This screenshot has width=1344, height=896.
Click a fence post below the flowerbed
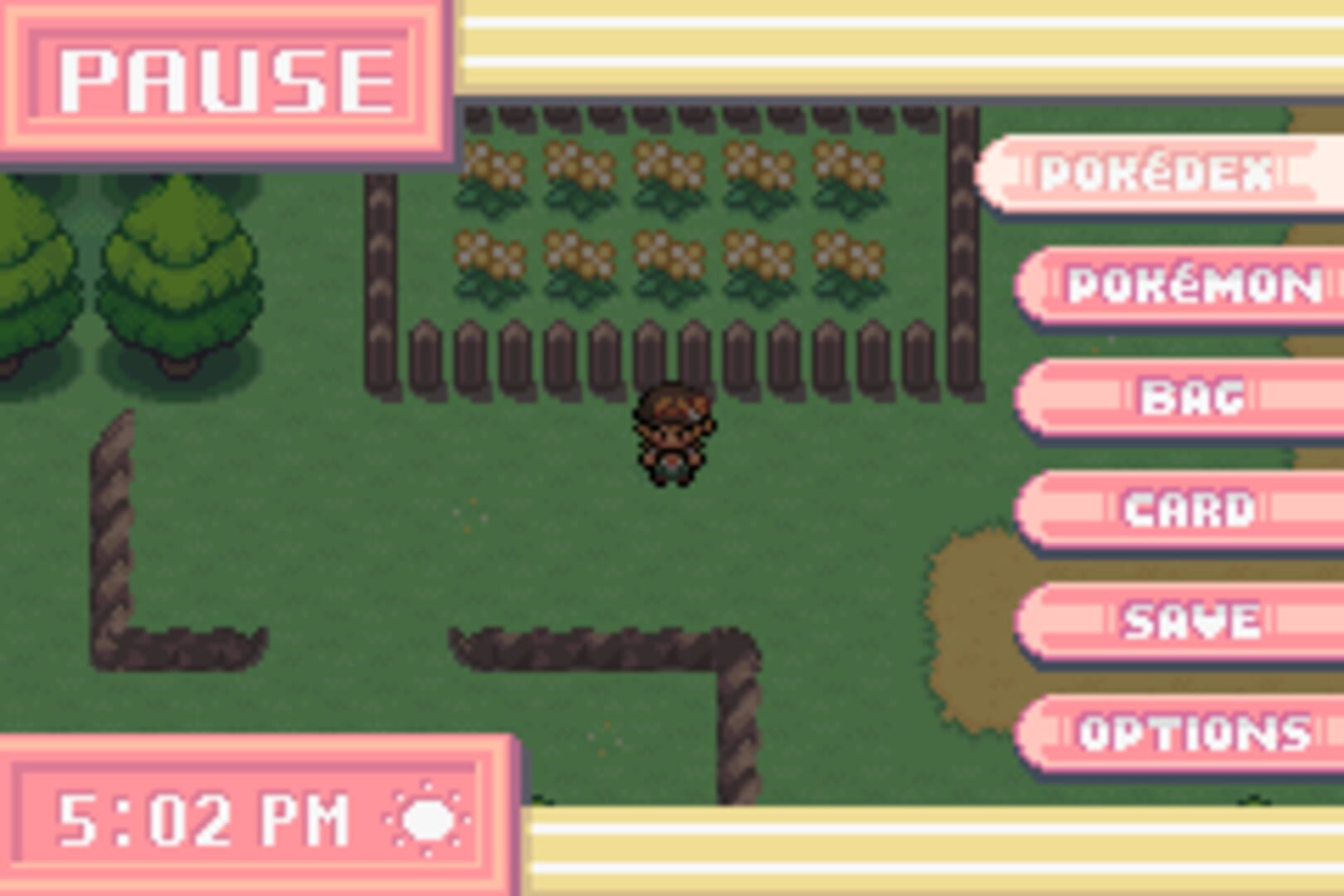point(514,357)
